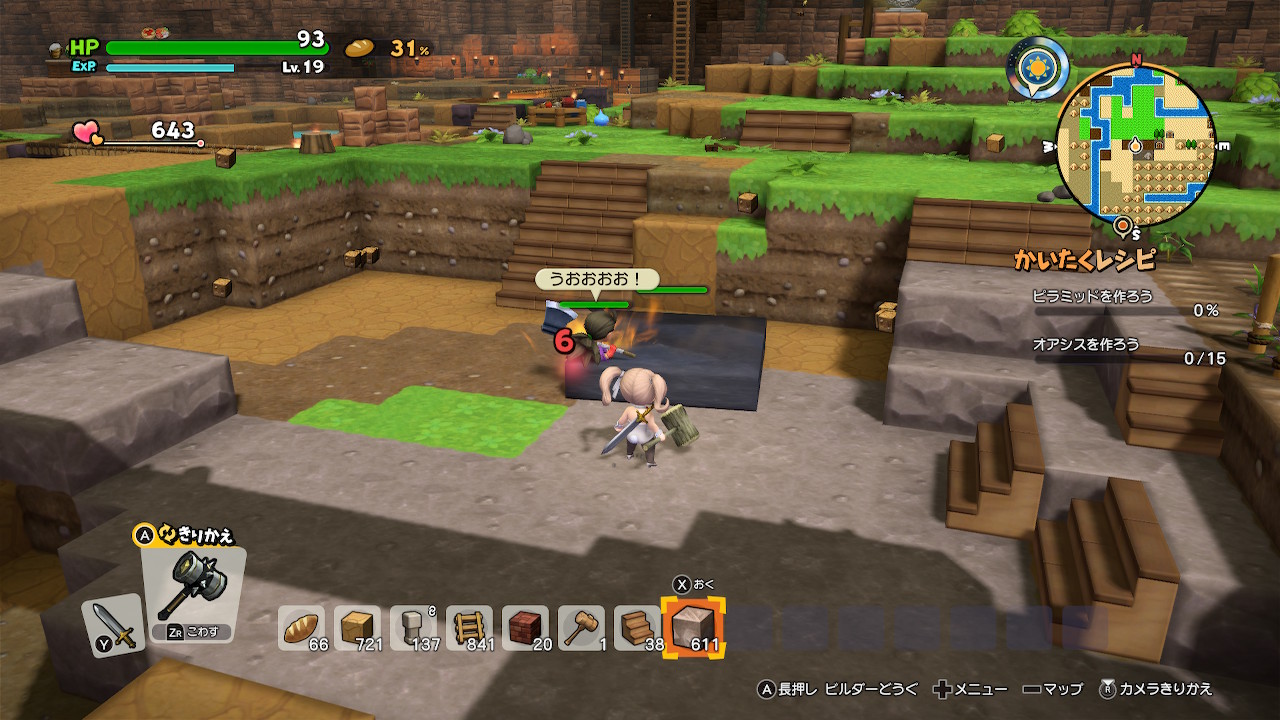The image size is (1280, 720).
Task: Open the かいたくレシピ objective panel
Action: pyautogui.click(x=1084, y=260)
